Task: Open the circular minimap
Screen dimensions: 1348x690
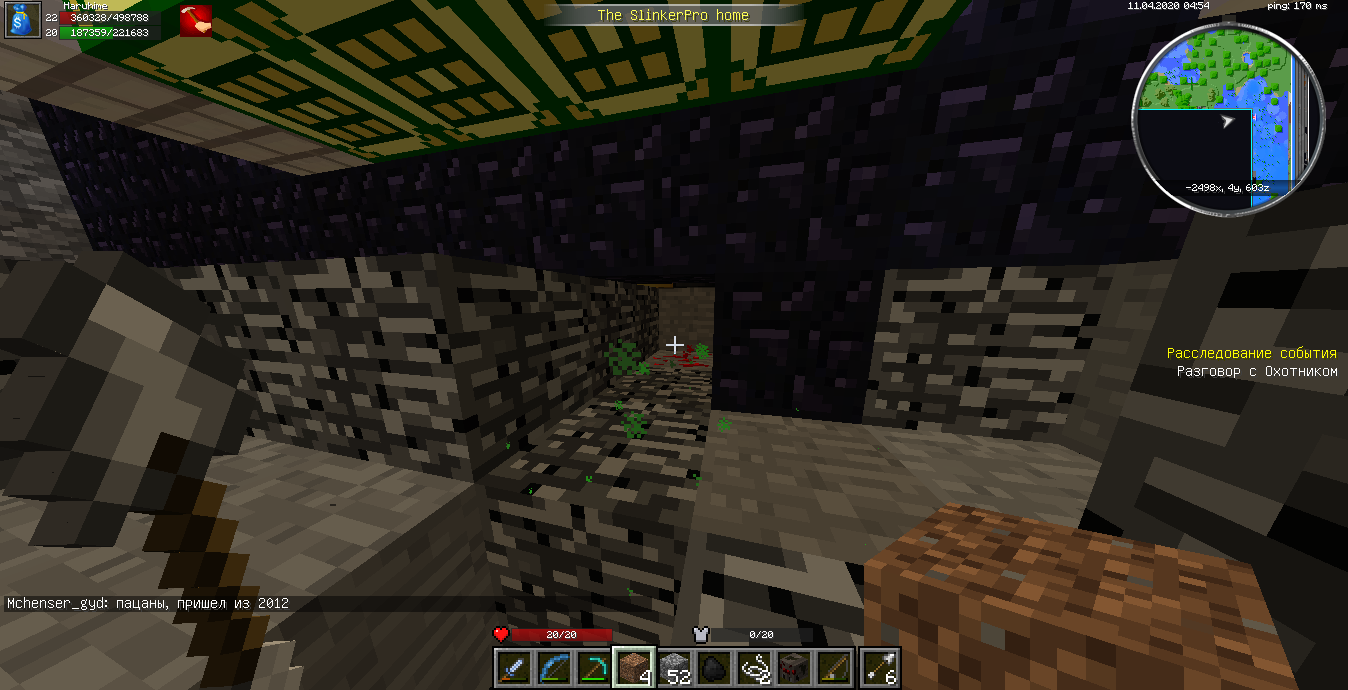Action: (1229, 117)
